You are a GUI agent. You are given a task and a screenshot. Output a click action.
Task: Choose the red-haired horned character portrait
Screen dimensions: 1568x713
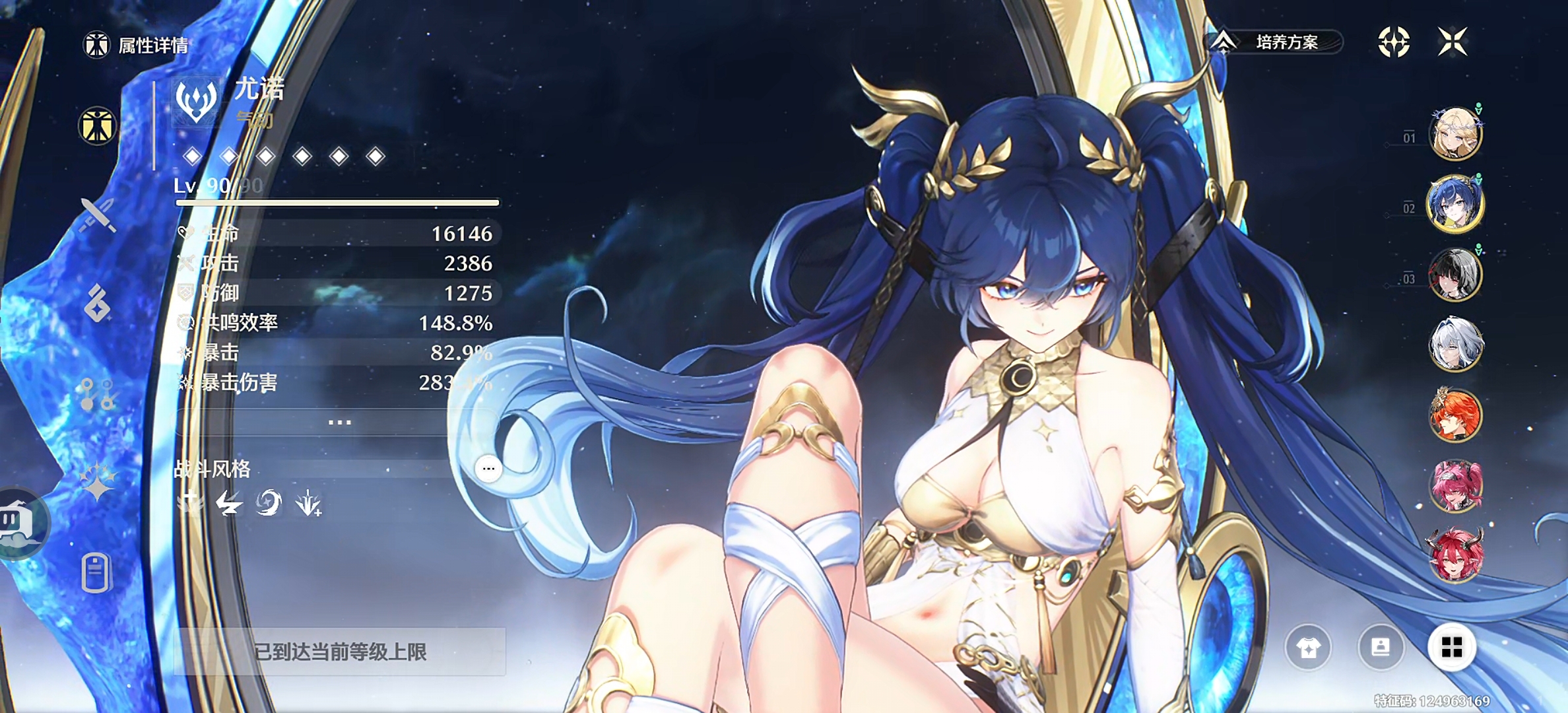(x=1455, y=555)
